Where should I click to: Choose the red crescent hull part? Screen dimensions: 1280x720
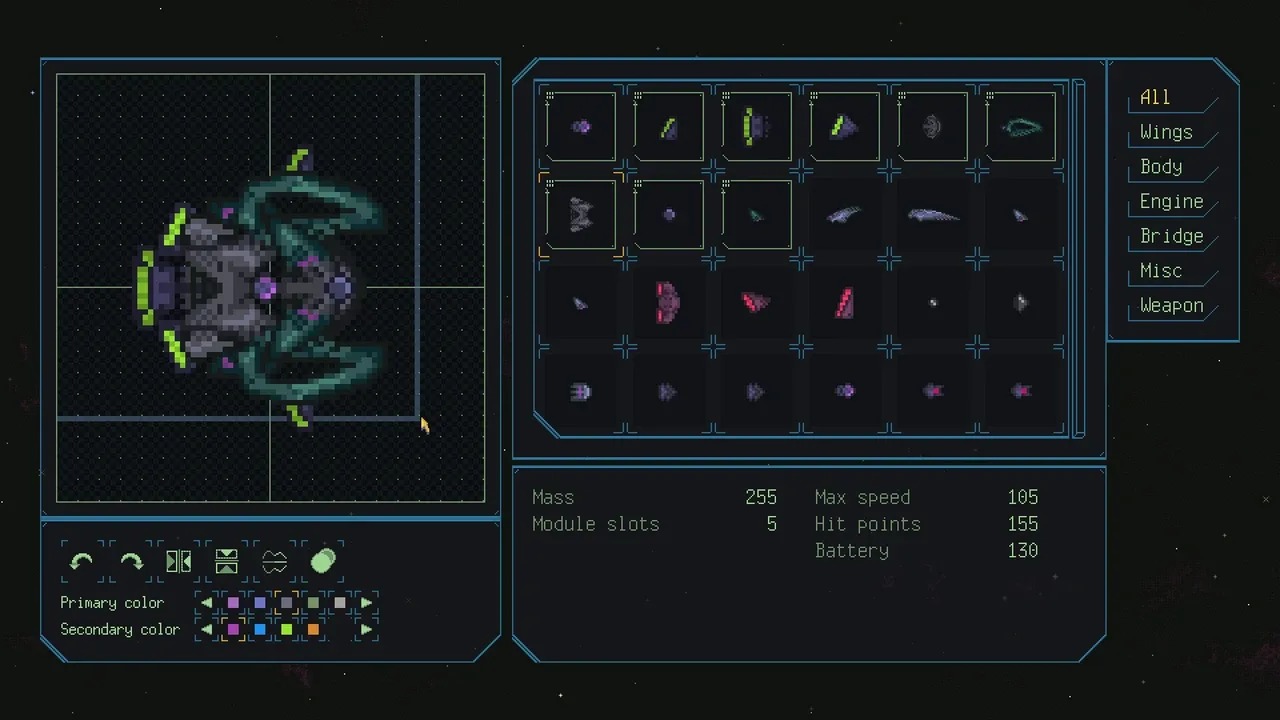[668, 302]
